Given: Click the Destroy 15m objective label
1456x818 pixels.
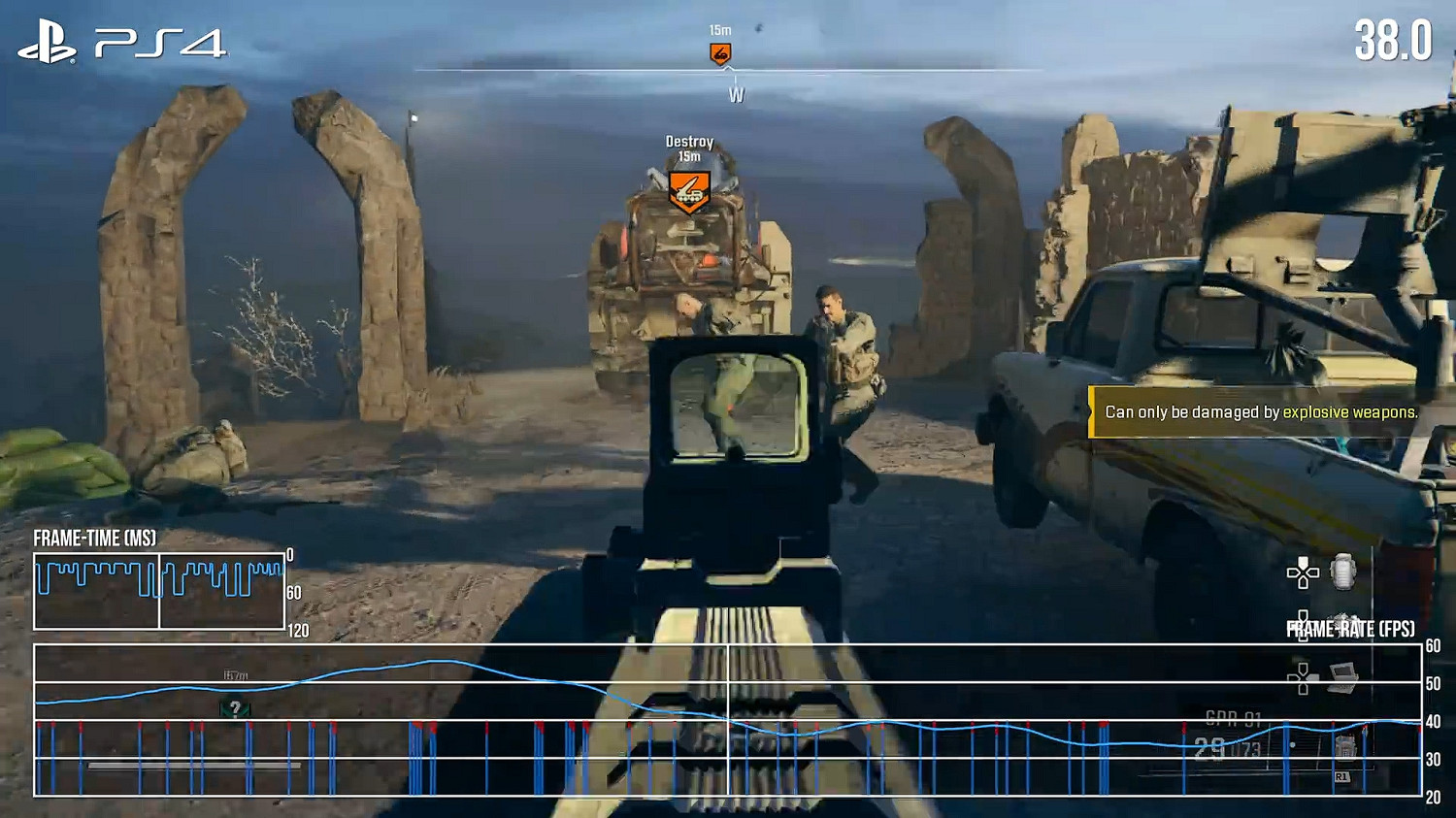Looking at the screenshot, I should click(x=689, y=147).
